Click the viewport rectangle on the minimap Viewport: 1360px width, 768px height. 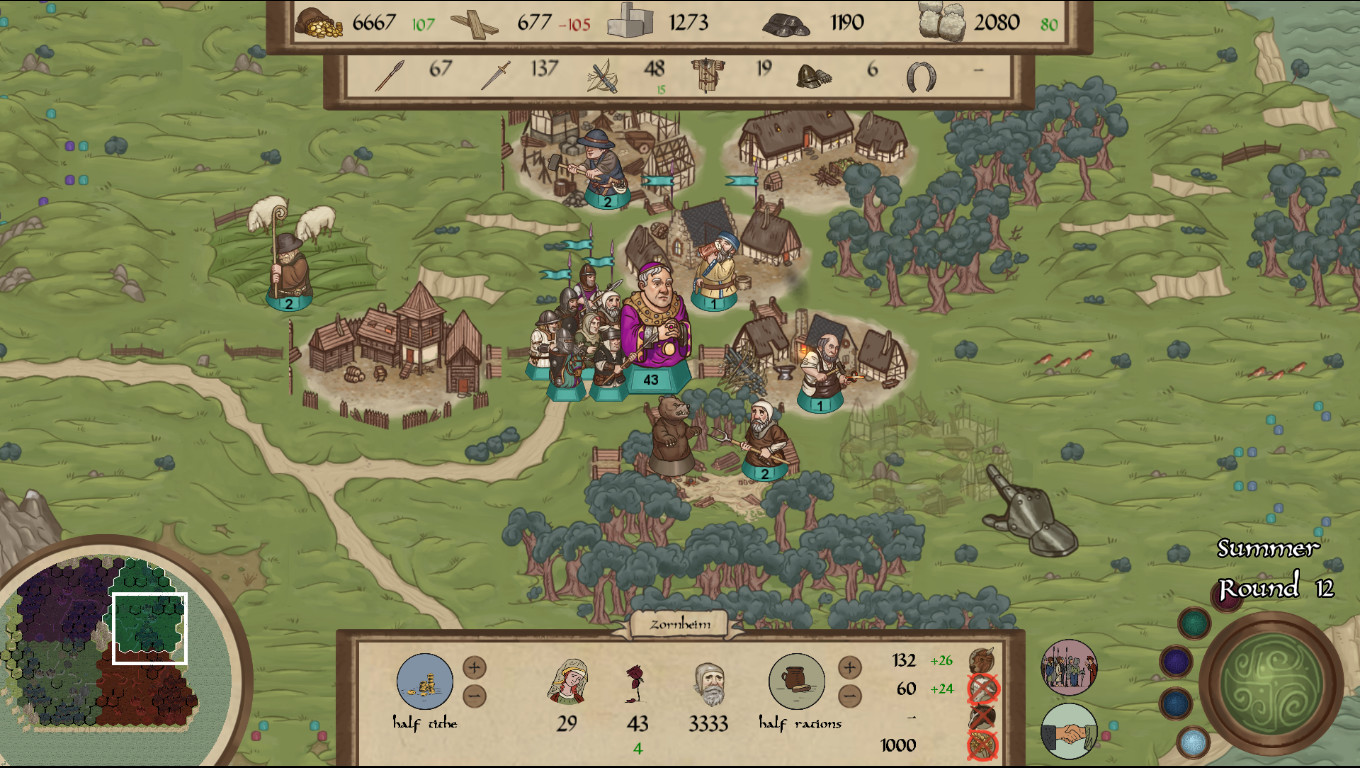(x=151, y=630)
